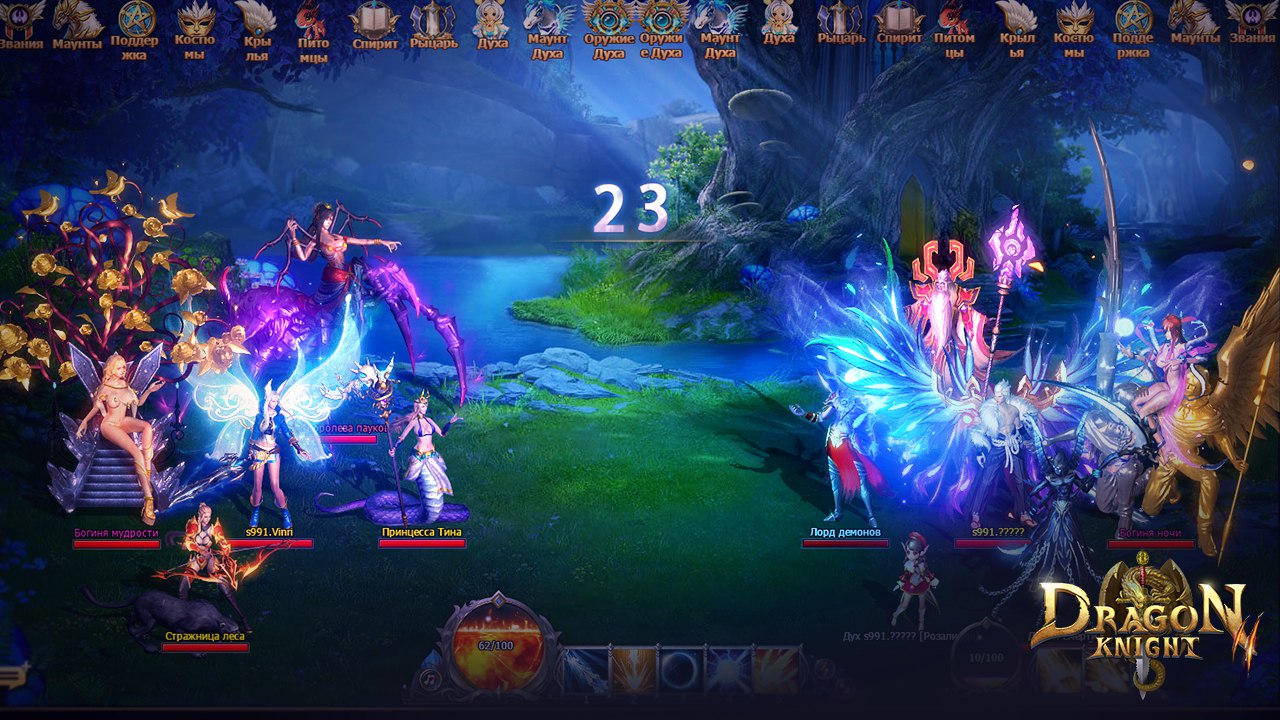Show the opposing team's Крылья wing icon
Viewport: 1280px width, 720px height.
coord(1017,22)
